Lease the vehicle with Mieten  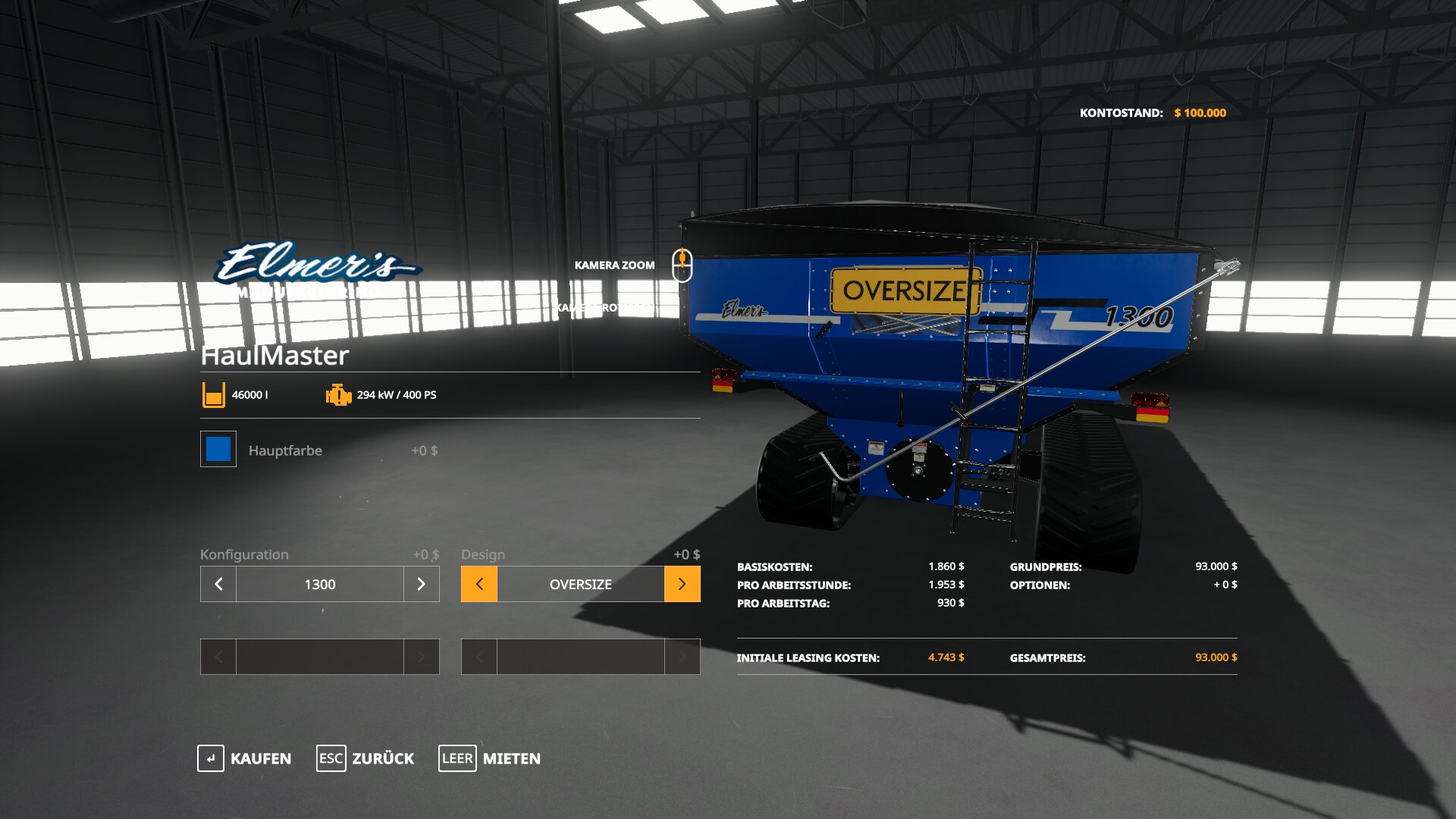[490, 758]
